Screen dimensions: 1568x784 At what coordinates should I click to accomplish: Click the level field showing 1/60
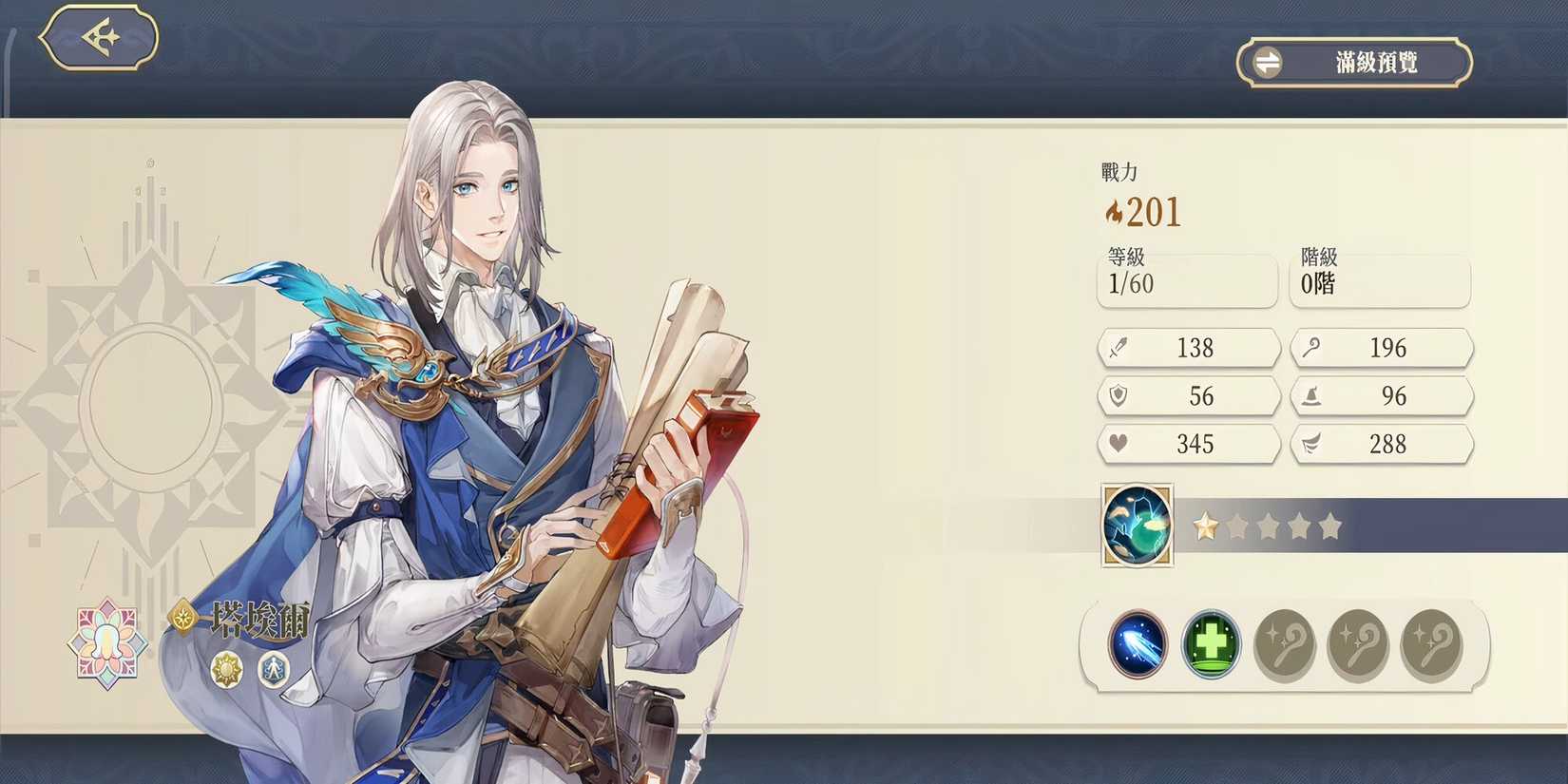coord(1187,281)
